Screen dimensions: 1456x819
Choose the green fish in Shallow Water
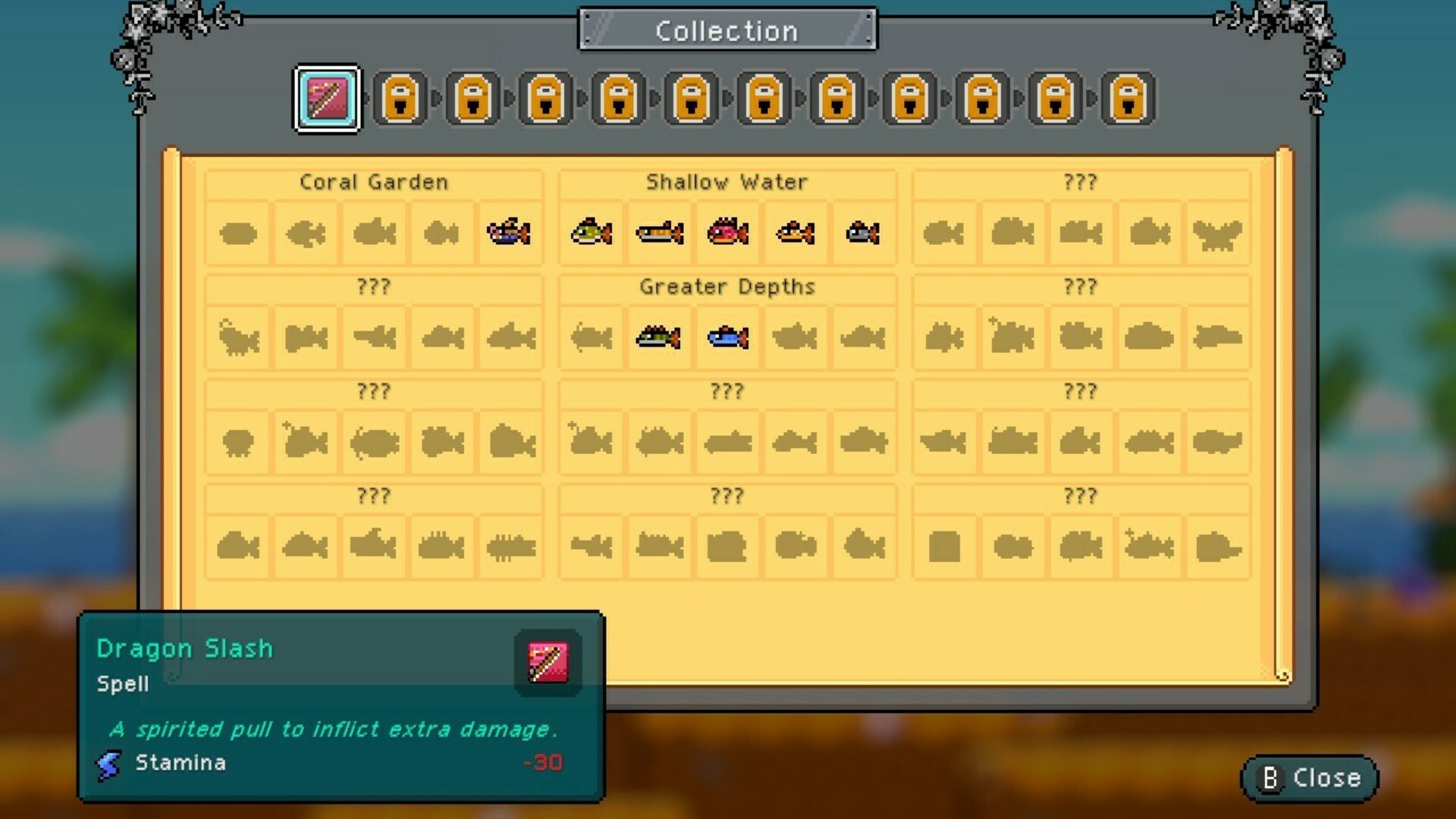click(x=591, y=232)
